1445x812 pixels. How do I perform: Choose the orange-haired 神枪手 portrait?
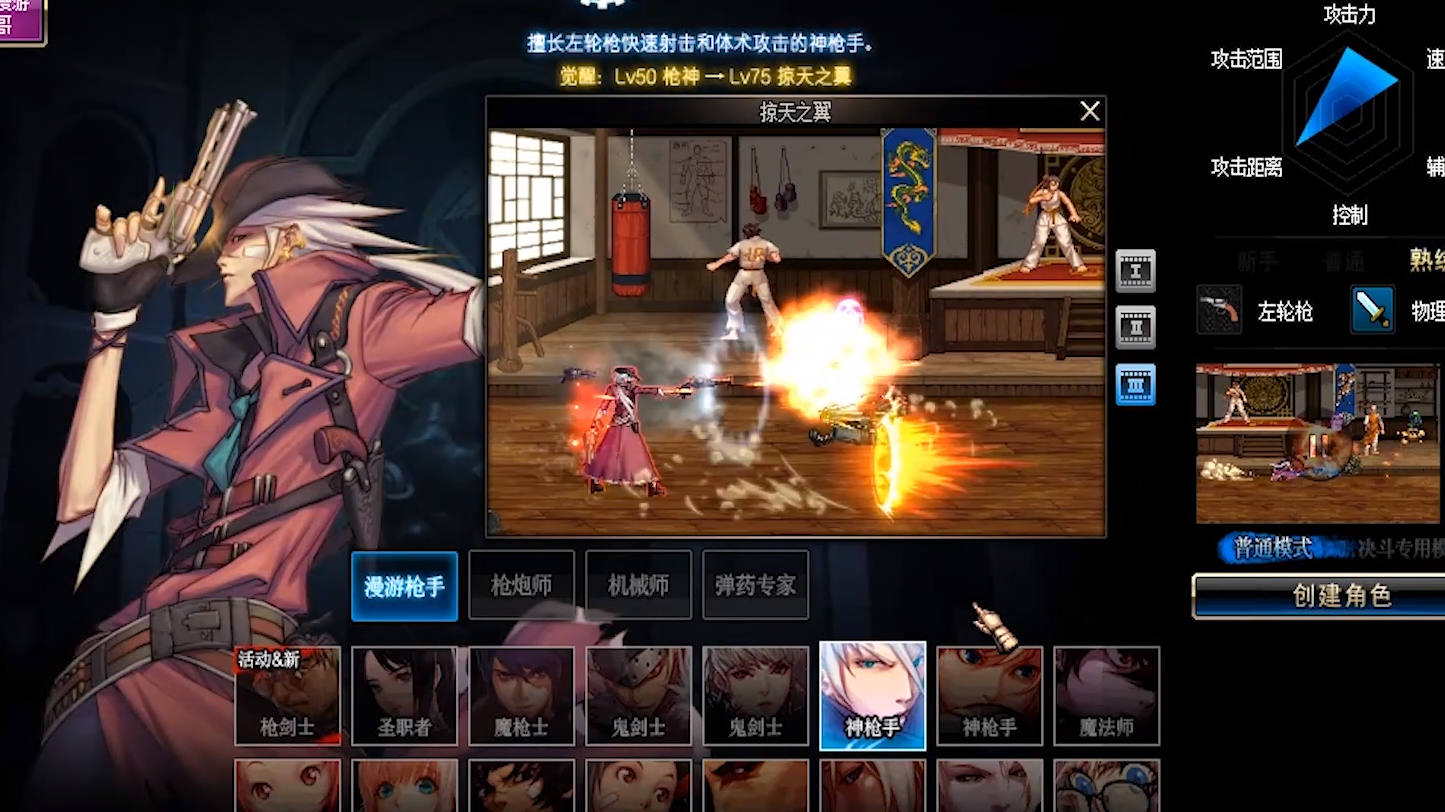click(x=989, y=696)
